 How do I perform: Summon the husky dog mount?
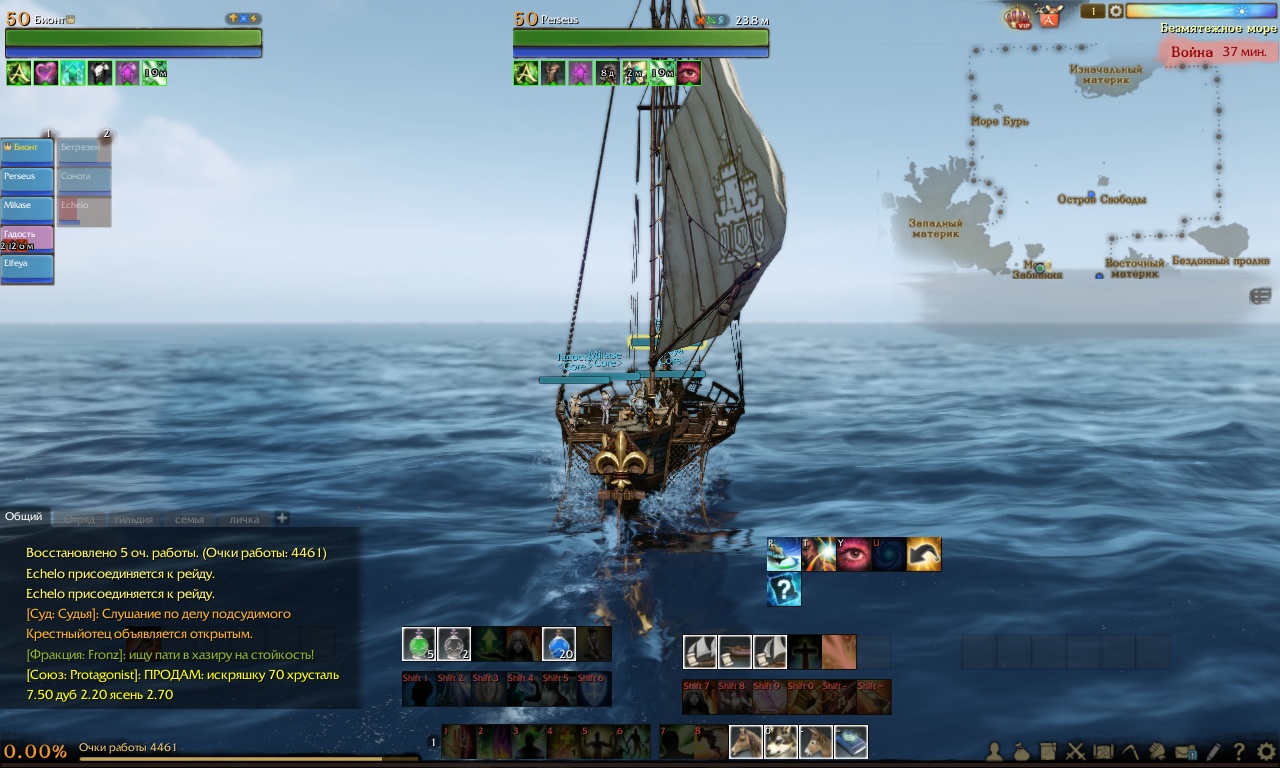[x=781, y=742]
